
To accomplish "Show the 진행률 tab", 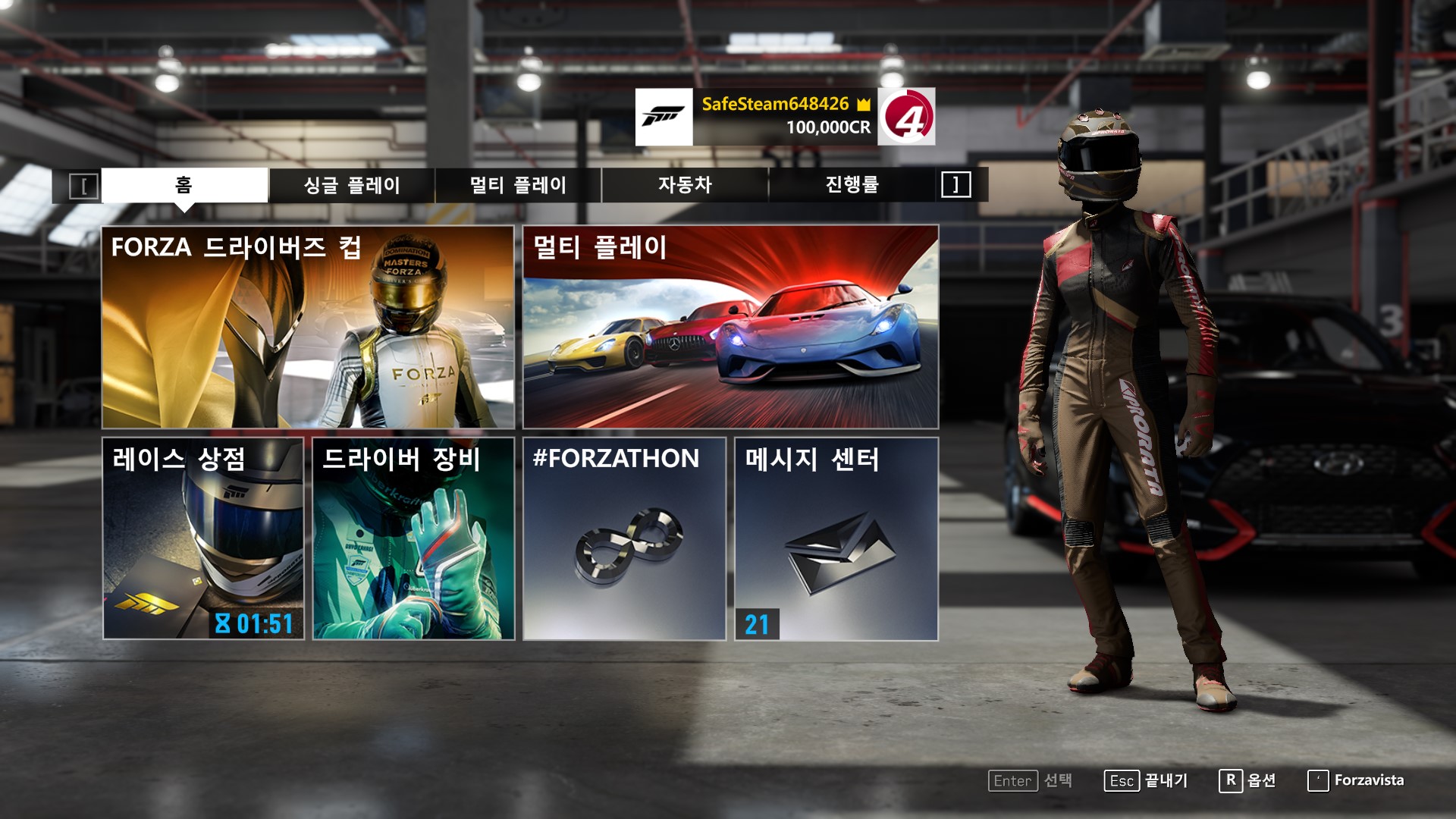I will (852, 185).
